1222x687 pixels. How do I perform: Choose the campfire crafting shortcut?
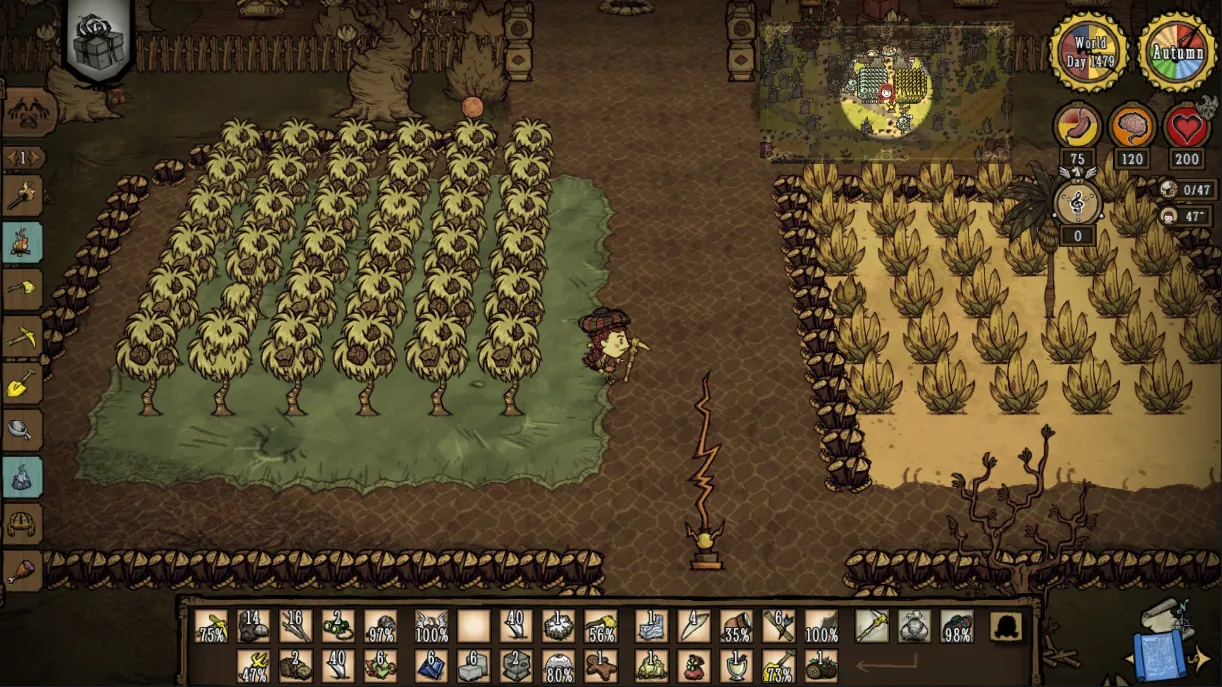(23, 242)
